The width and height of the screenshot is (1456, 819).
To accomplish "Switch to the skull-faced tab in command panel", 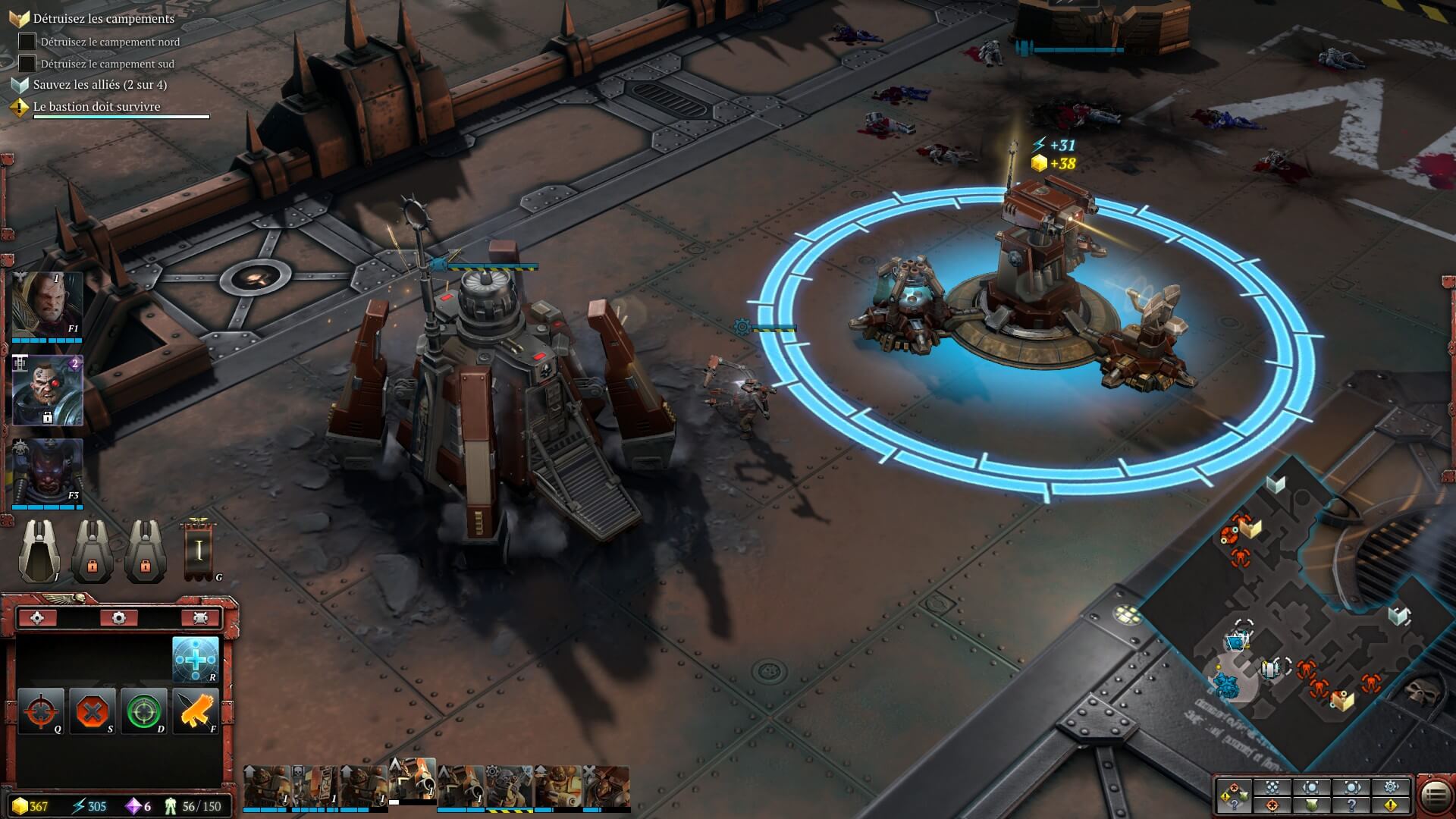I will pos(199,618).
